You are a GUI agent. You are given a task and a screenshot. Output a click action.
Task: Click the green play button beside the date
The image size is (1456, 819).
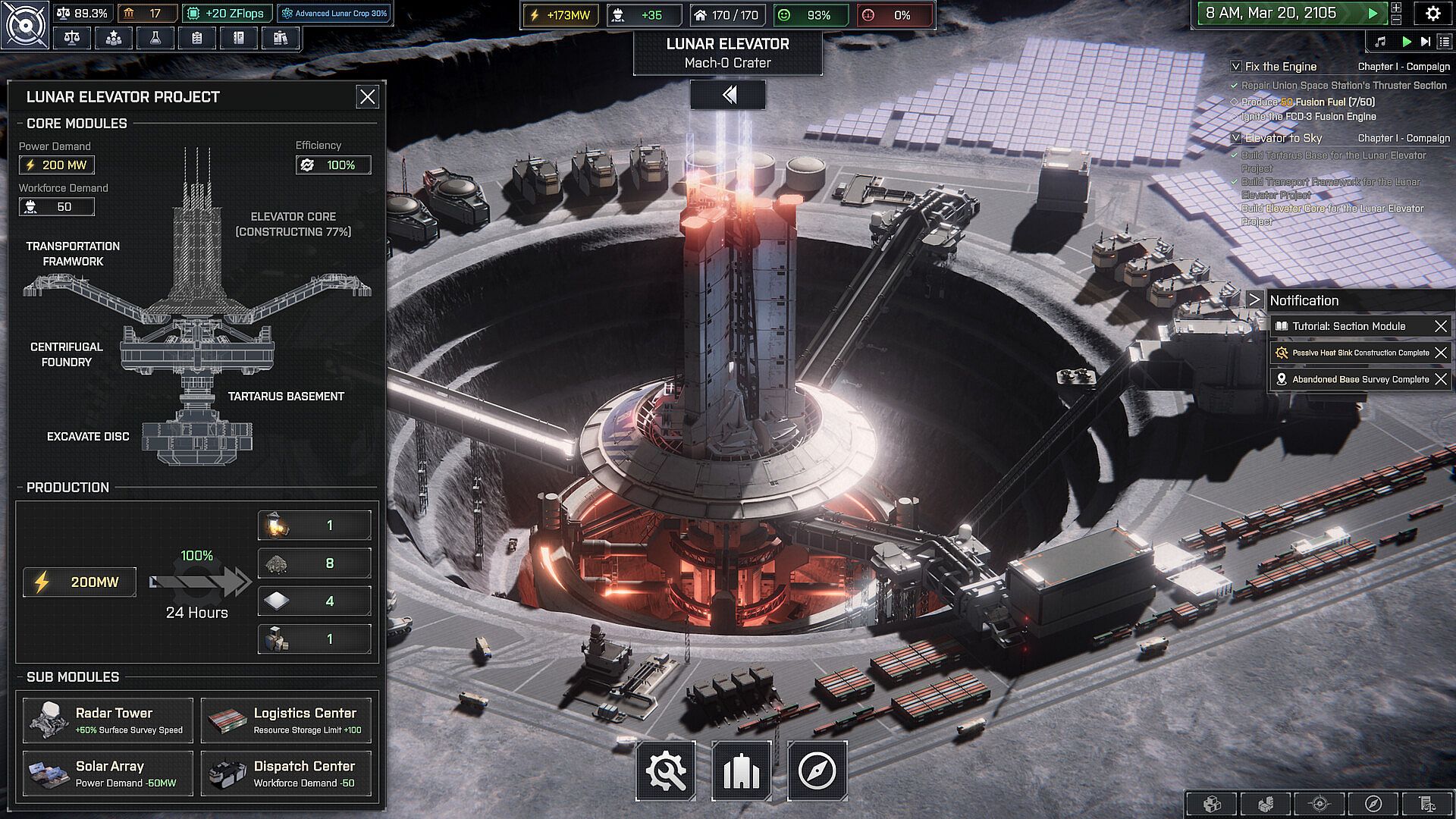(x=1373, y=14)
